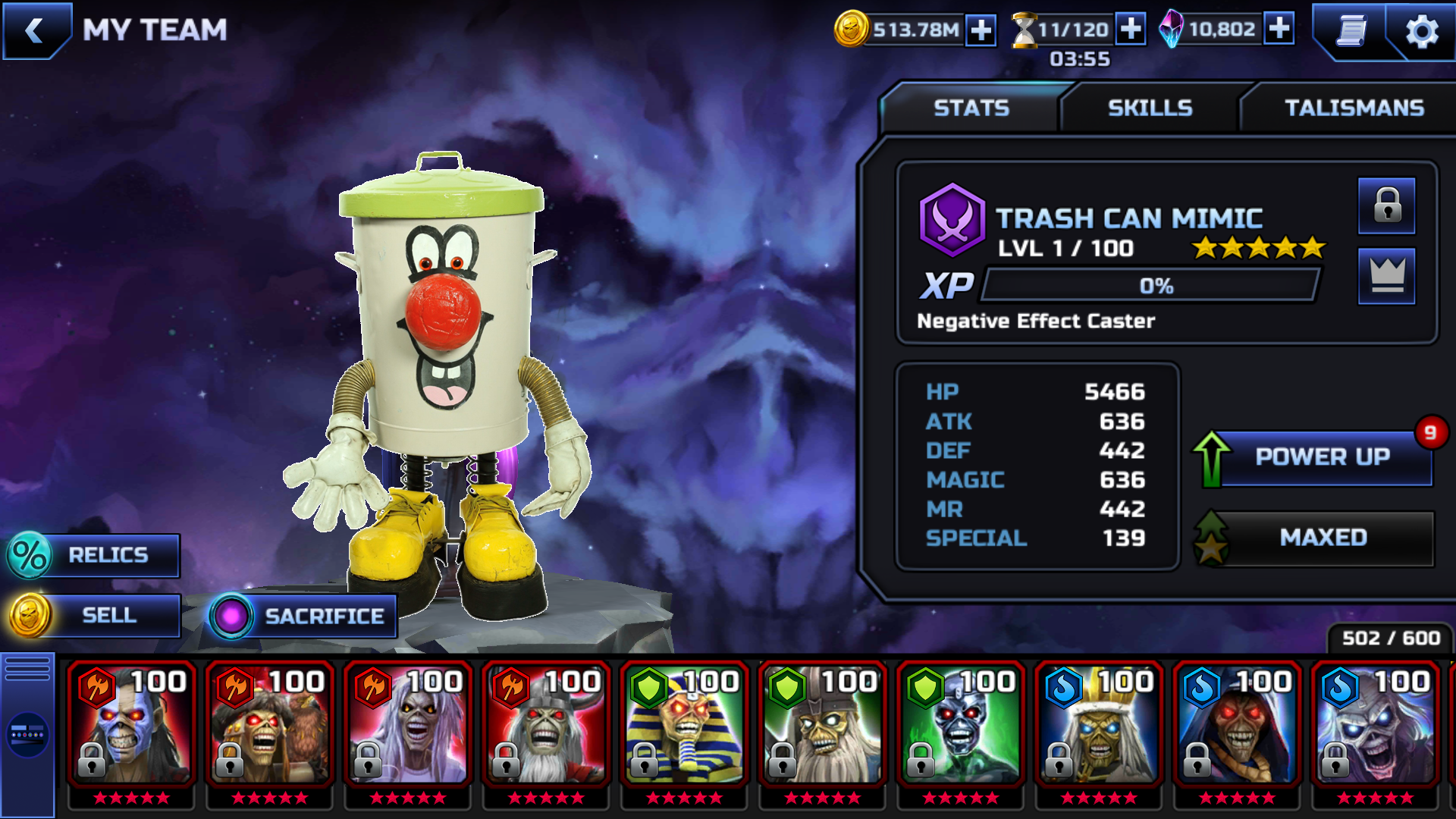Power Up the Trash Can Mimic

point(1322,457)
